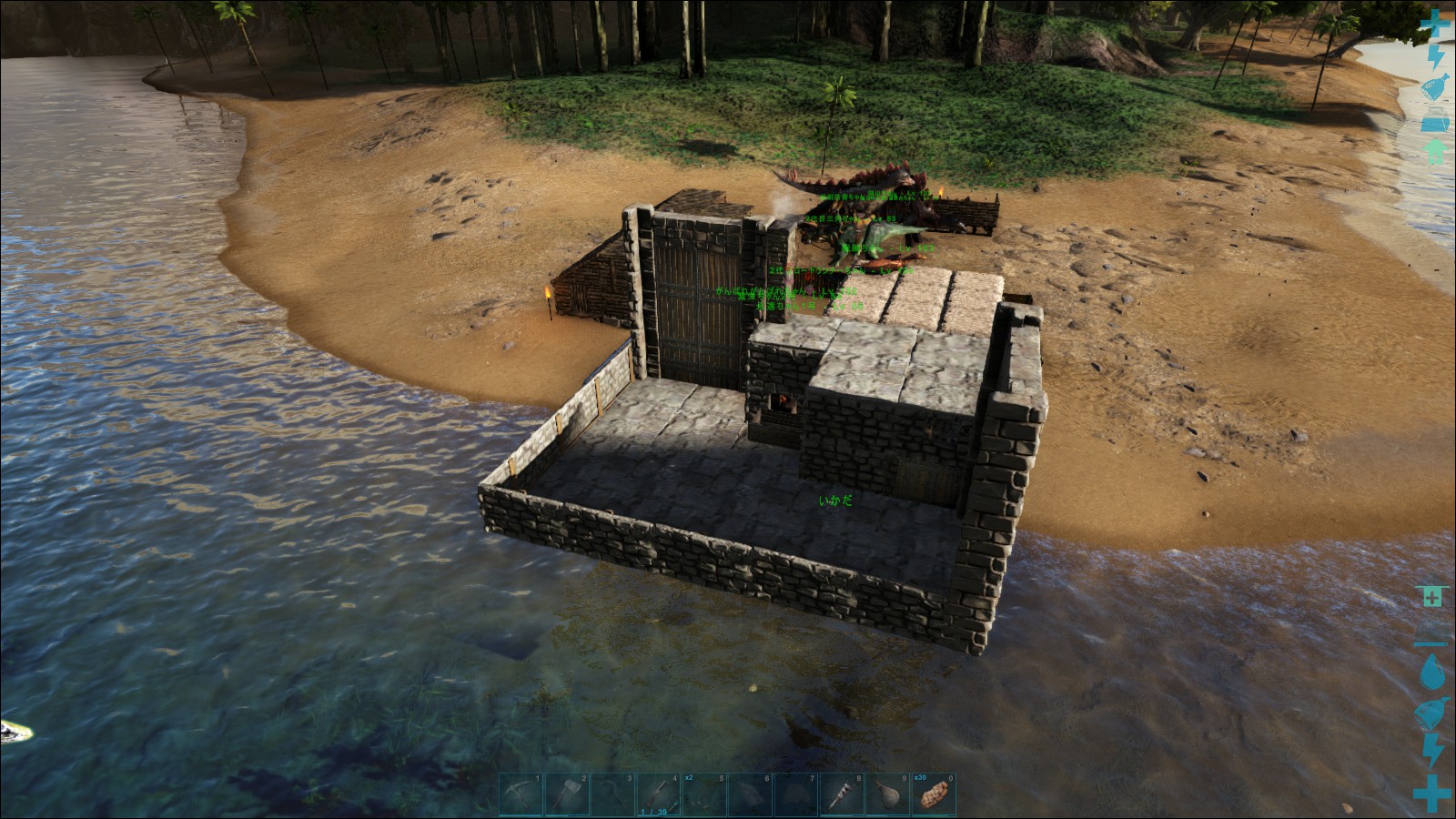Click the weight indicator icon

click(x=1435, y=118)
